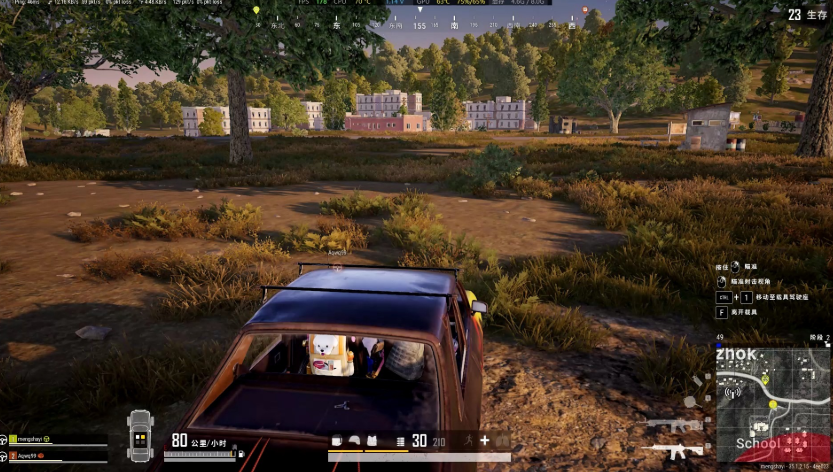833x472 pixels.
Task: Click the backpack equipment icon
Action: (336, 441)
